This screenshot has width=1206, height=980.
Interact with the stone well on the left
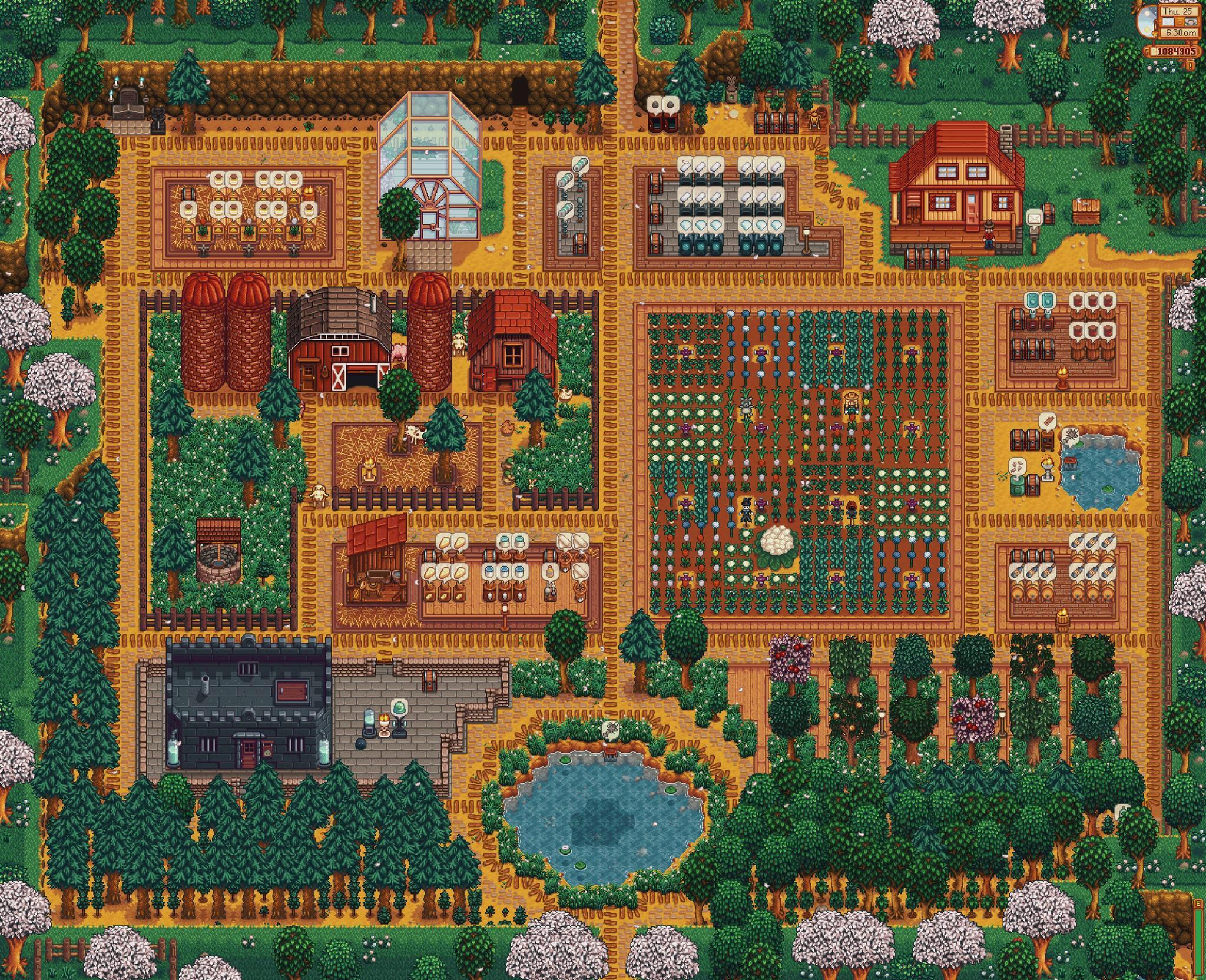coord(218,557)
